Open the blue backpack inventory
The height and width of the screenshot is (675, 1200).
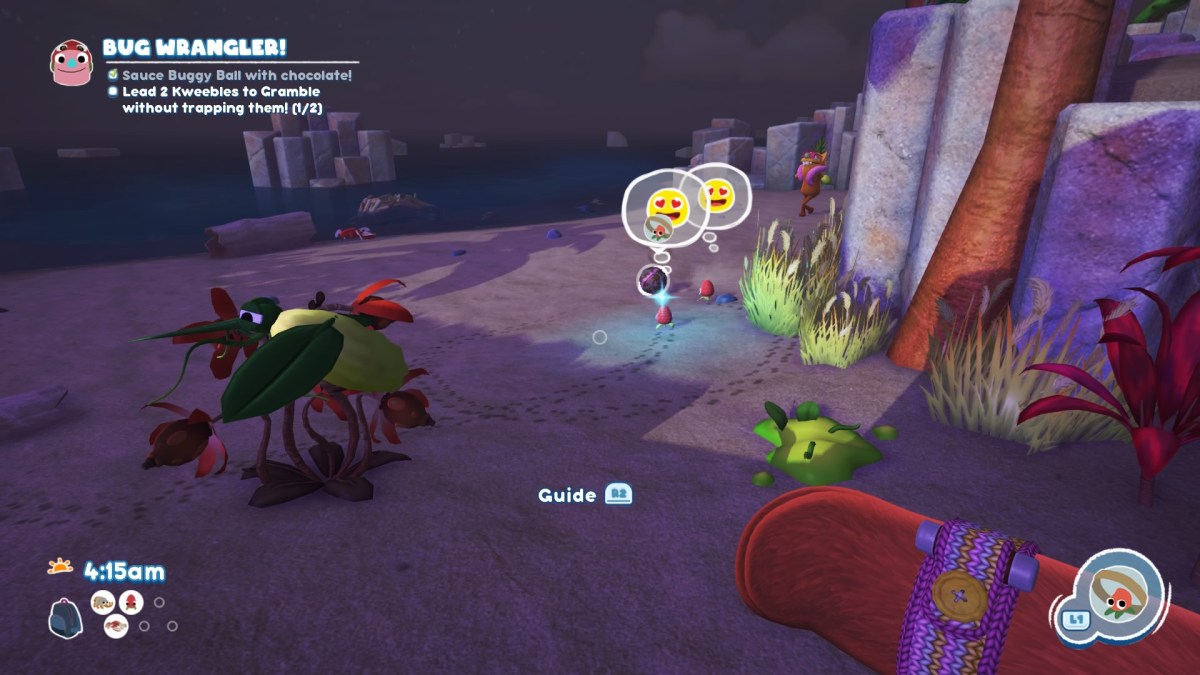[64, 619]
